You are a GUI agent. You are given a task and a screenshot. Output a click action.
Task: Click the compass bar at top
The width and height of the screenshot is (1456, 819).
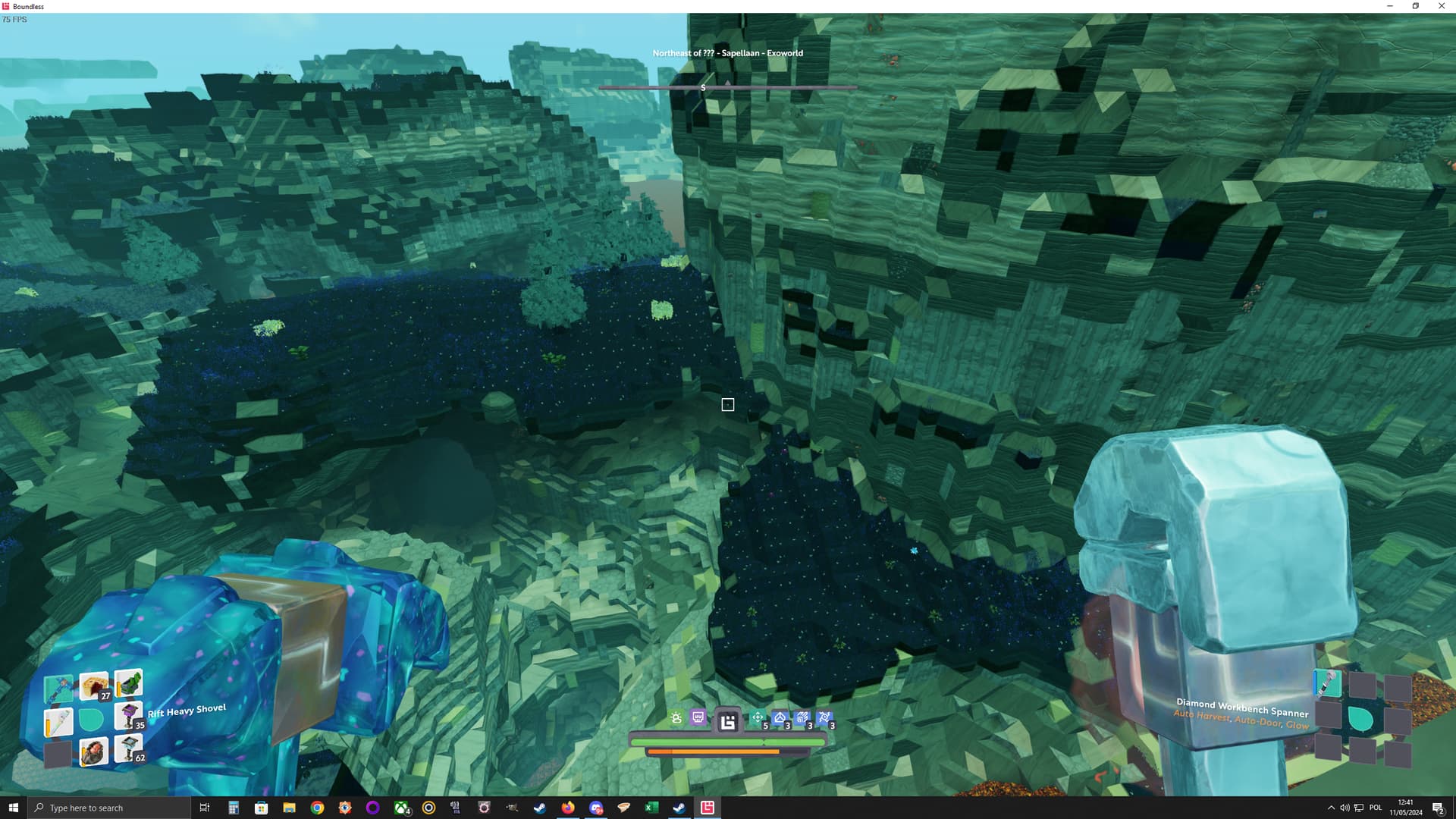coord(728,88)
